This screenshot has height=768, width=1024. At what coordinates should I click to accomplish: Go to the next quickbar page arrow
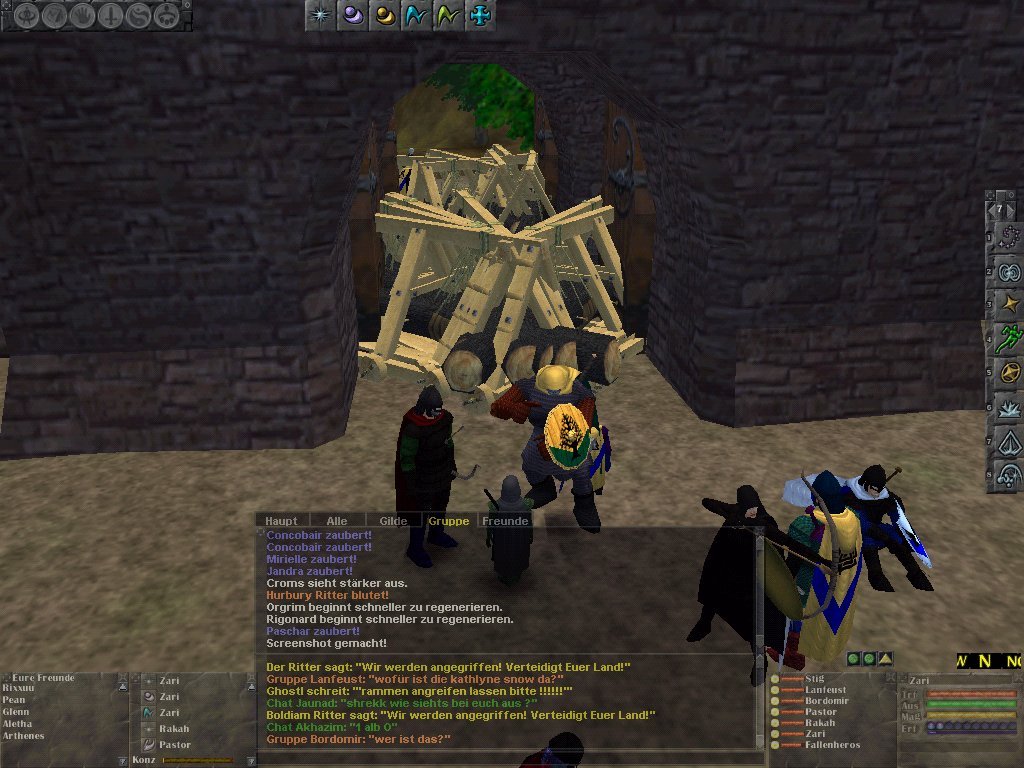tap(1012, 209)
